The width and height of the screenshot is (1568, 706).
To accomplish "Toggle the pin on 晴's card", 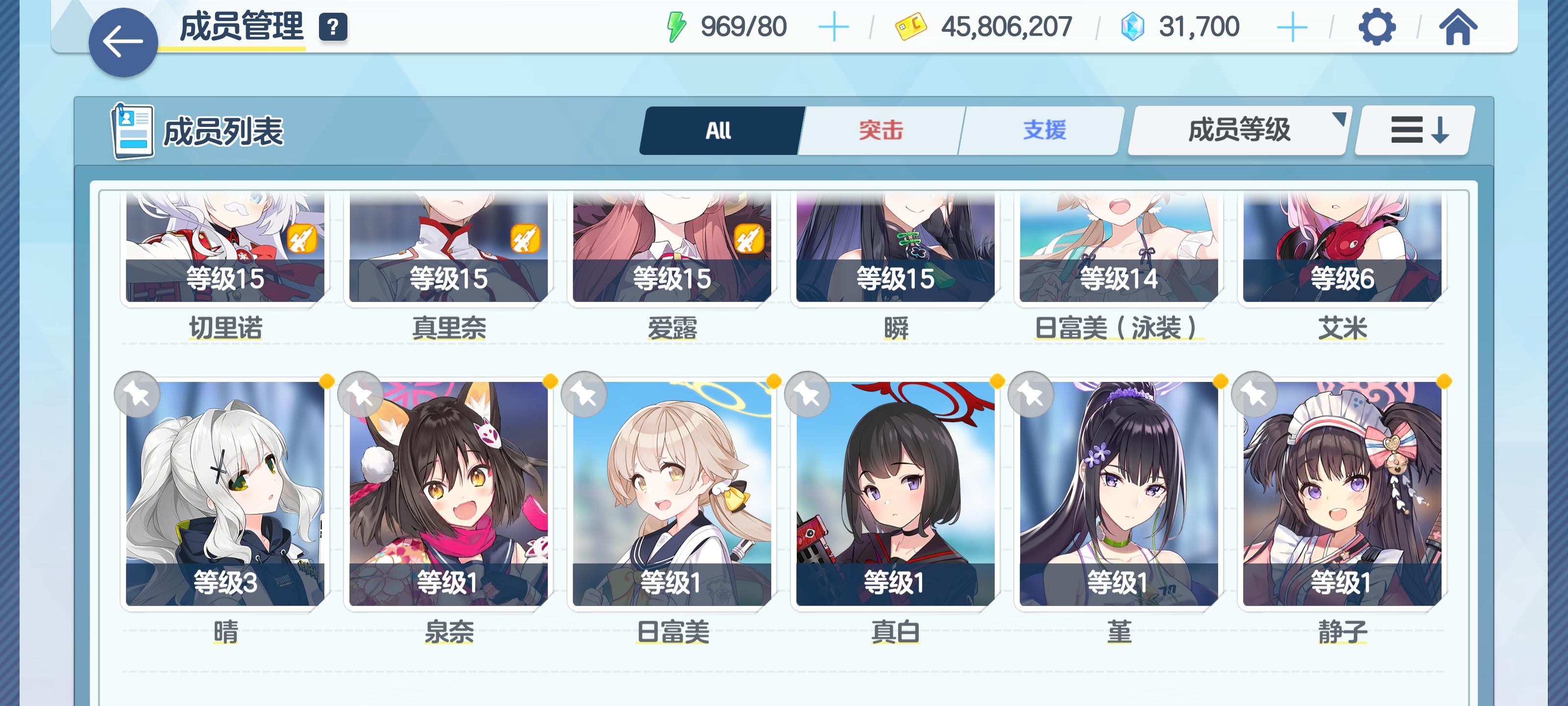I will (x=139, y=395).
